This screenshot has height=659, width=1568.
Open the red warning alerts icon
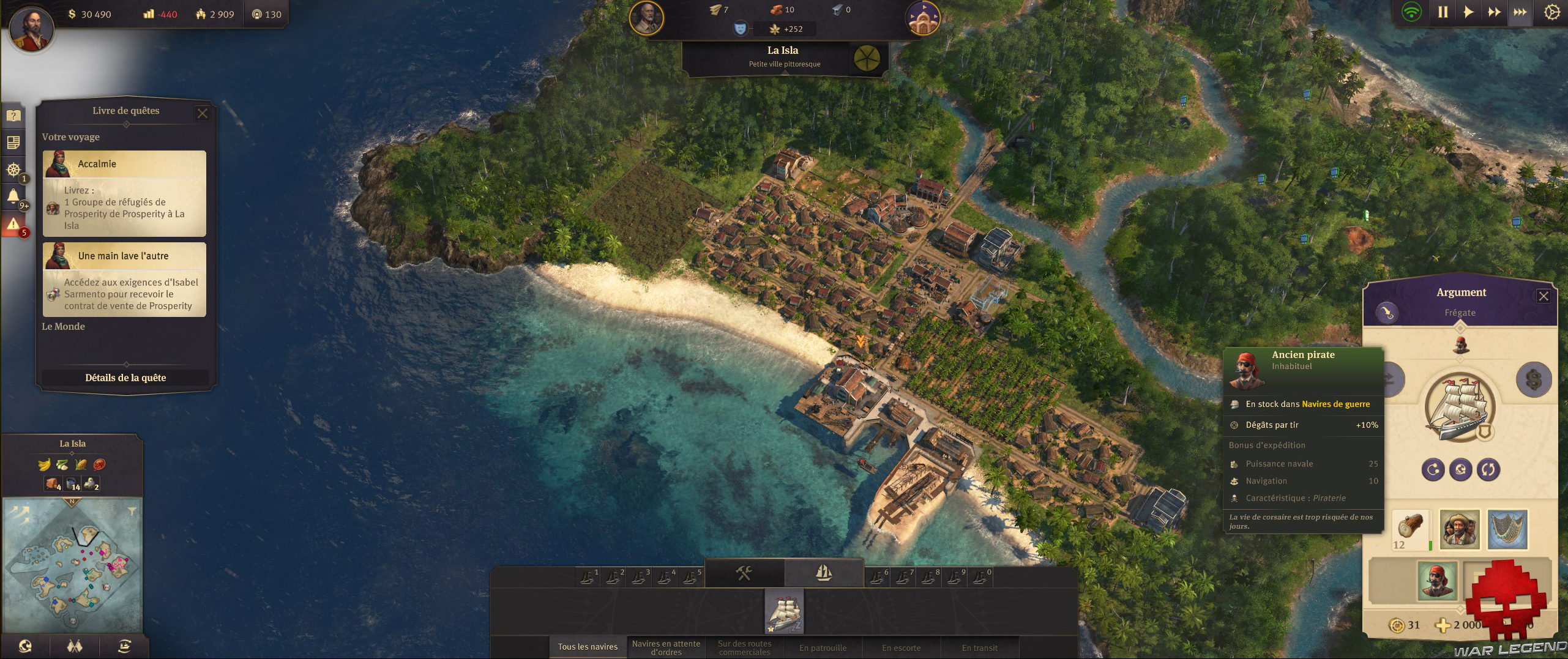[x=13, y=225]
